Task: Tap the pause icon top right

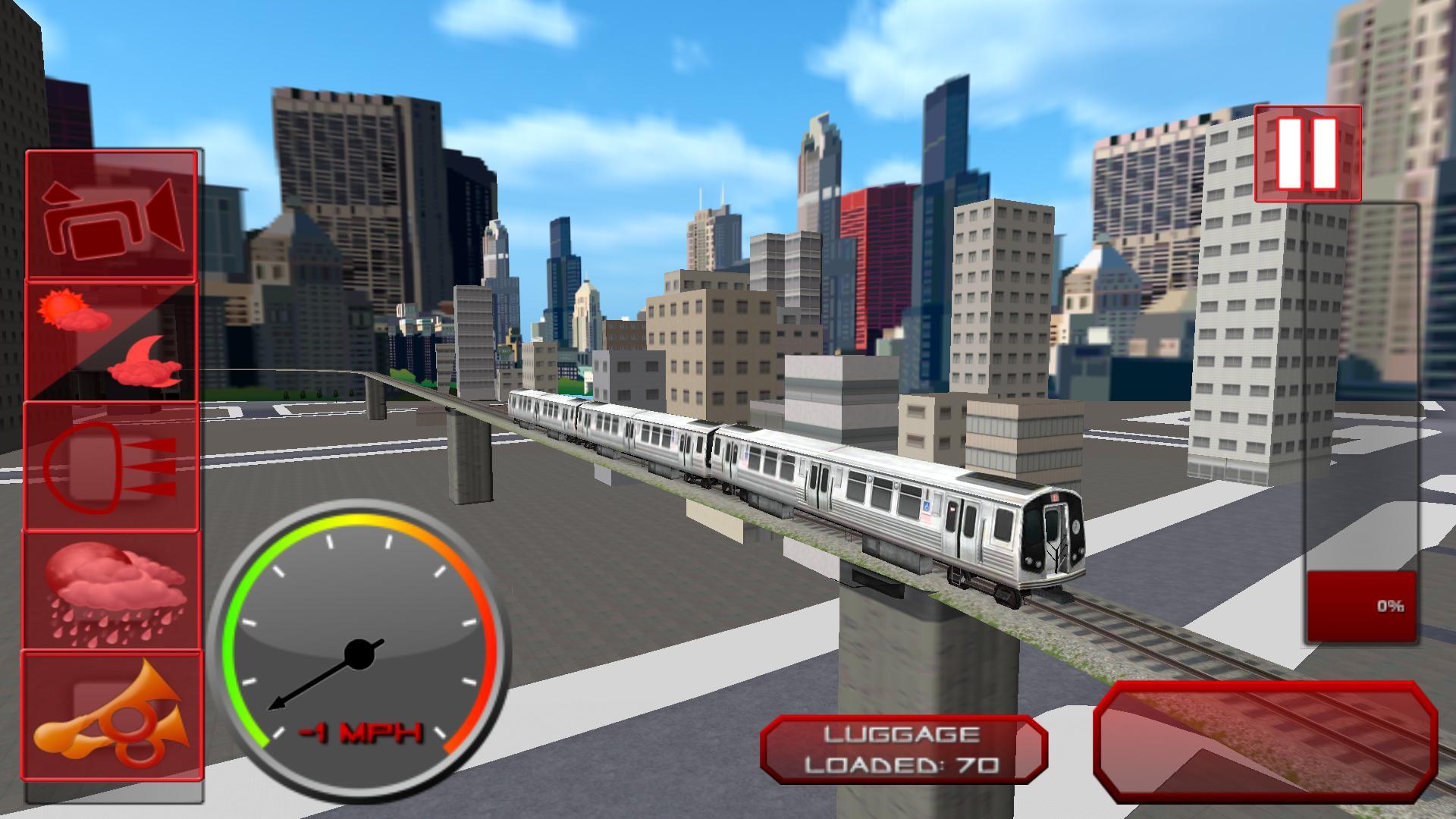Action: pos(1306,152)
